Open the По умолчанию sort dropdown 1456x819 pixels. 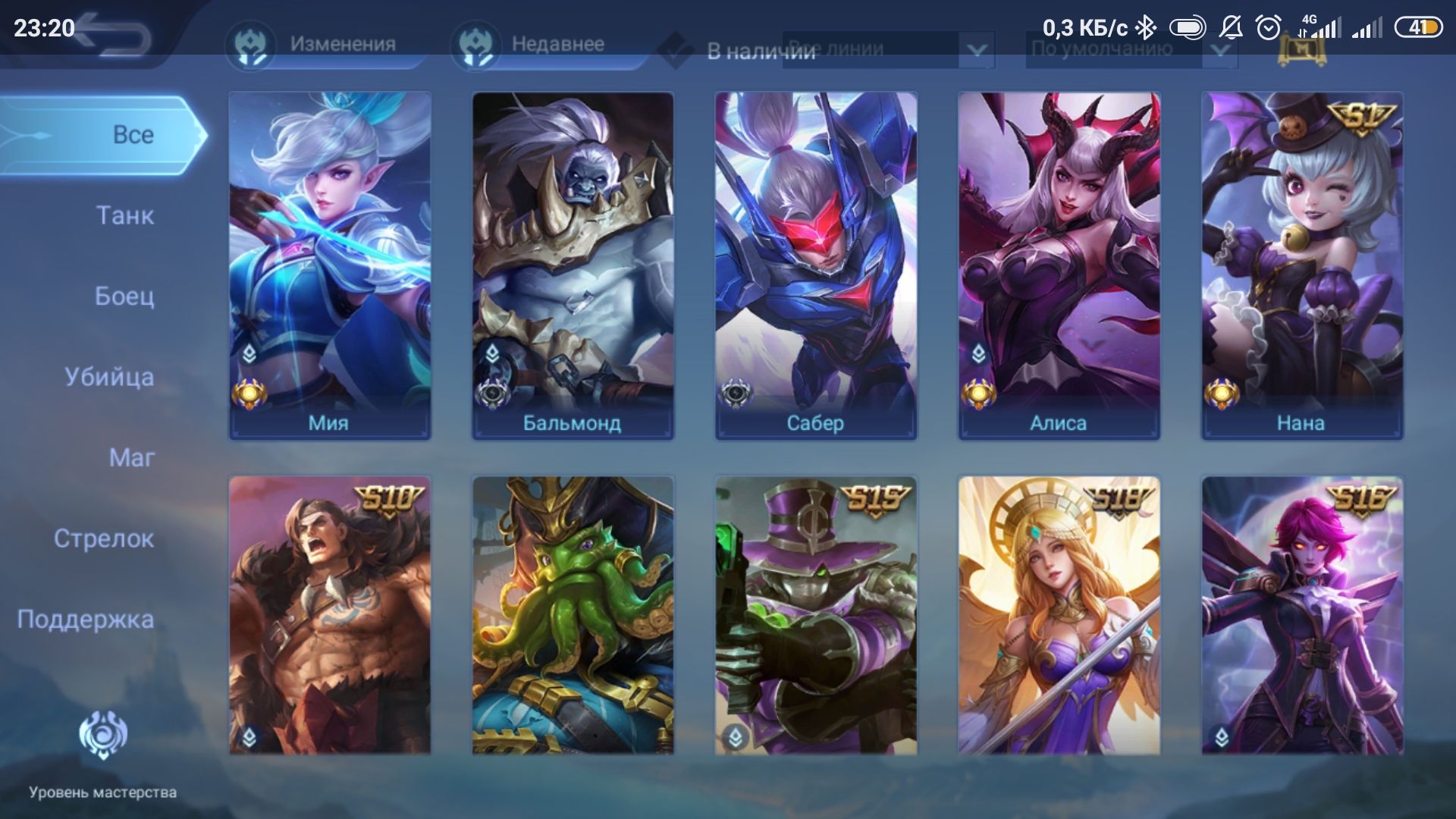click(1130, 50)
